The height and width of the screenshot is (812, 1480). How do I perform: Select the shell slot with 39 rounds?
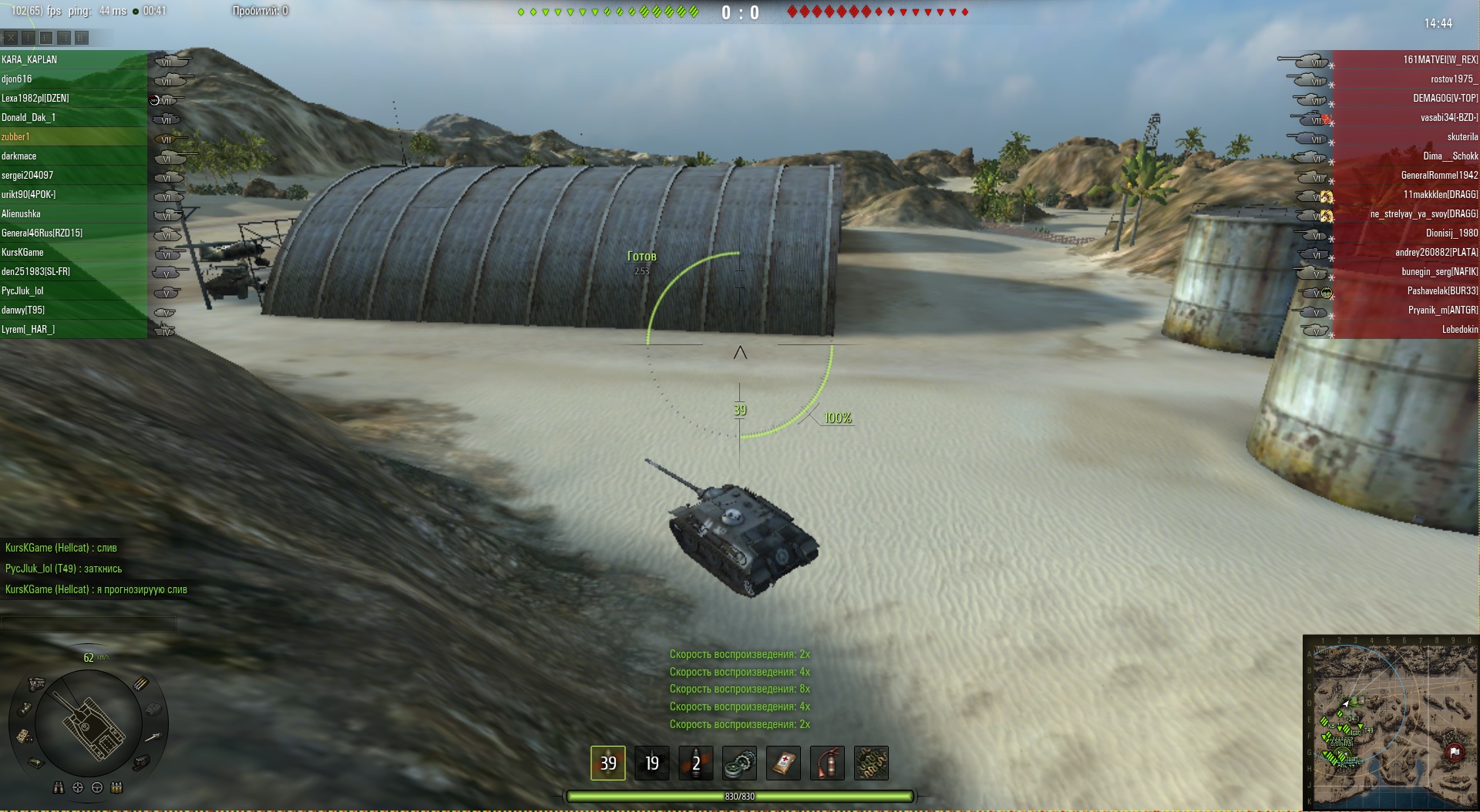[x=608, y=763]
